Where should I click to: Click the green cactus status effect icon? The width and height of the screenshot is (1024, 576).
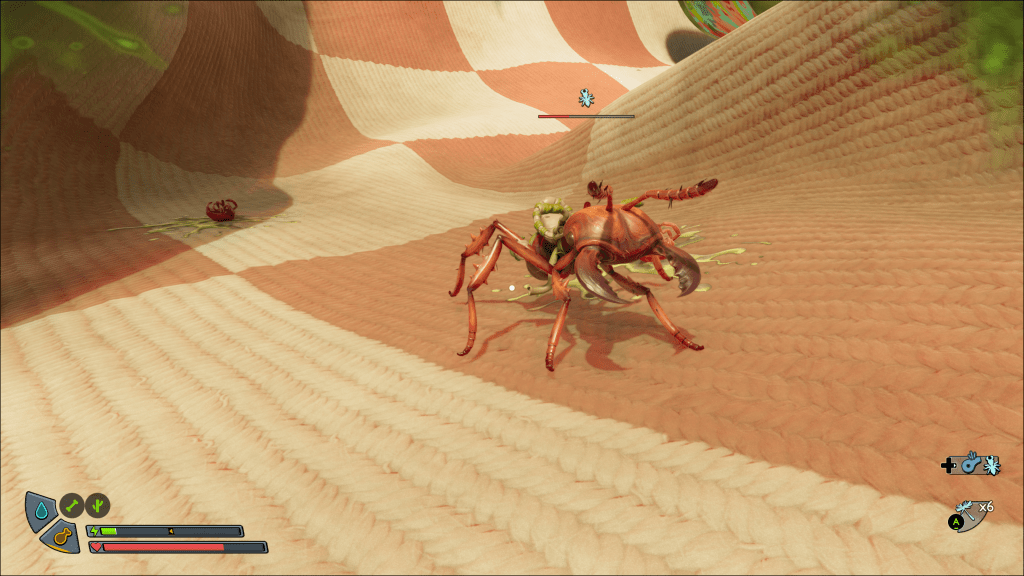(x=98, y=505)
